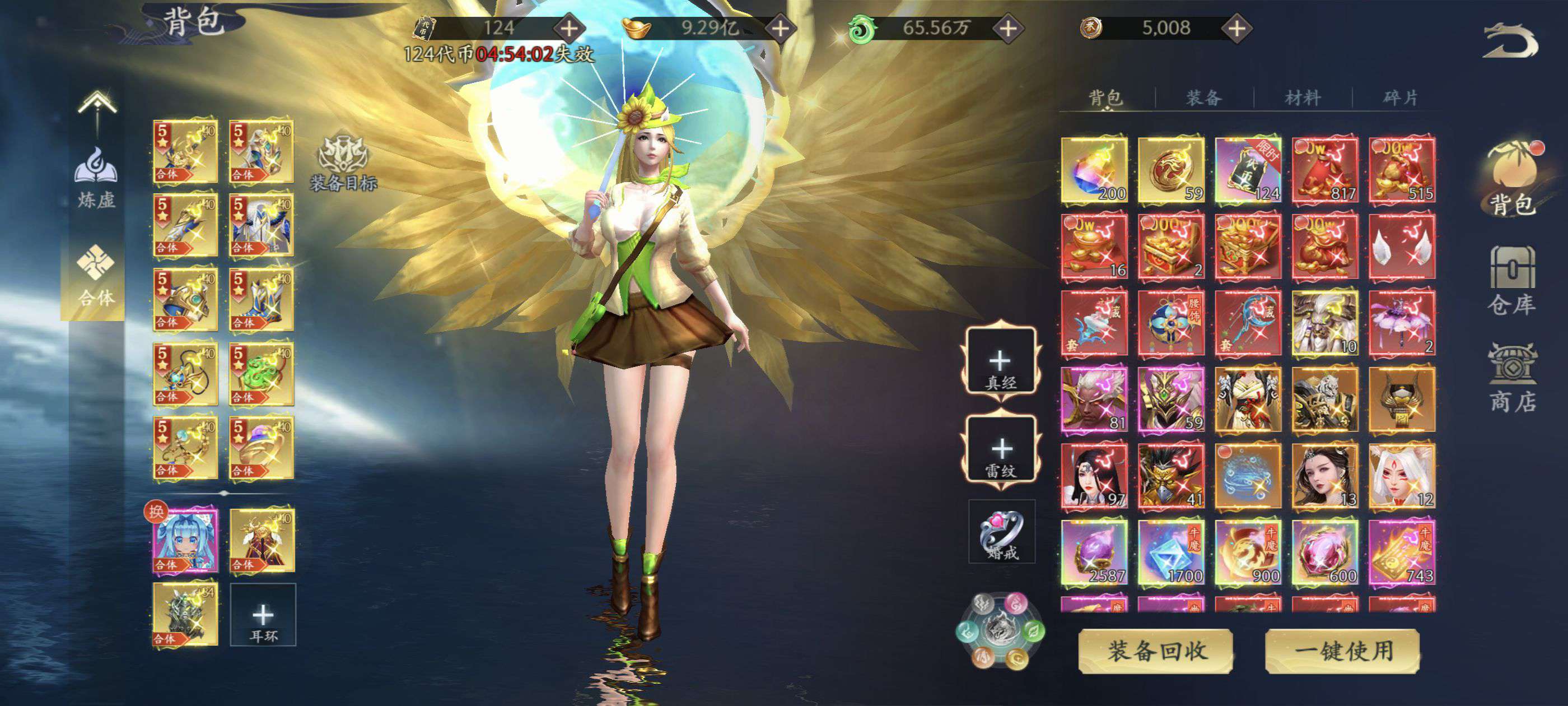
Task: Show the 碎片 fragments tab
Action: (1400, 97)
